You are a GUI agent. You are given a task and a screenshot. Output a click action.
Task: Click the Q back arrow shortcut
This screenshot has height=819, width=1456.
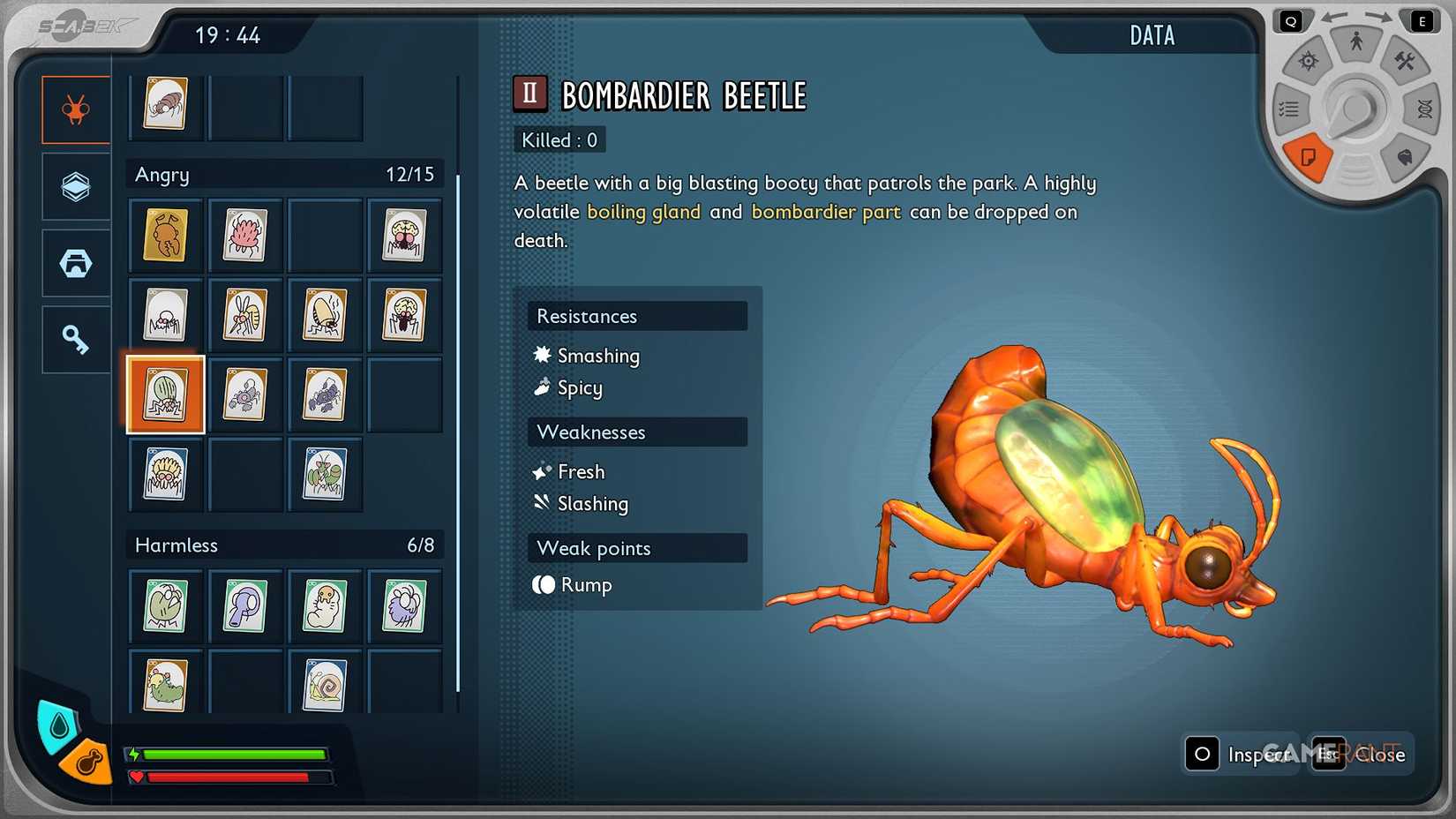tap(1291, 19)
